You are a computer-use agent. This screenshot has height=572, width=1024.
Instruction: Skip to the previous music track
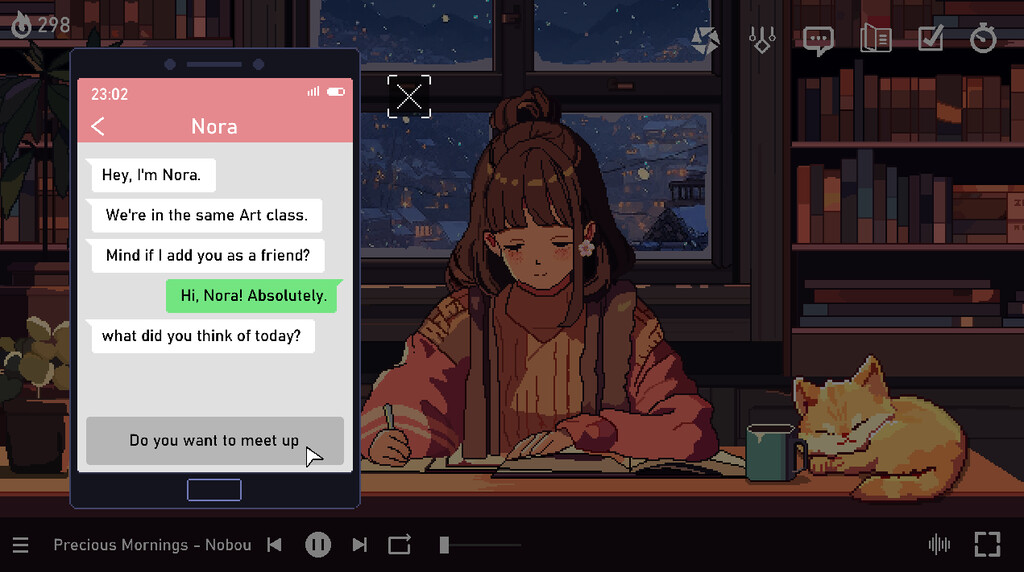pos(274,545)
